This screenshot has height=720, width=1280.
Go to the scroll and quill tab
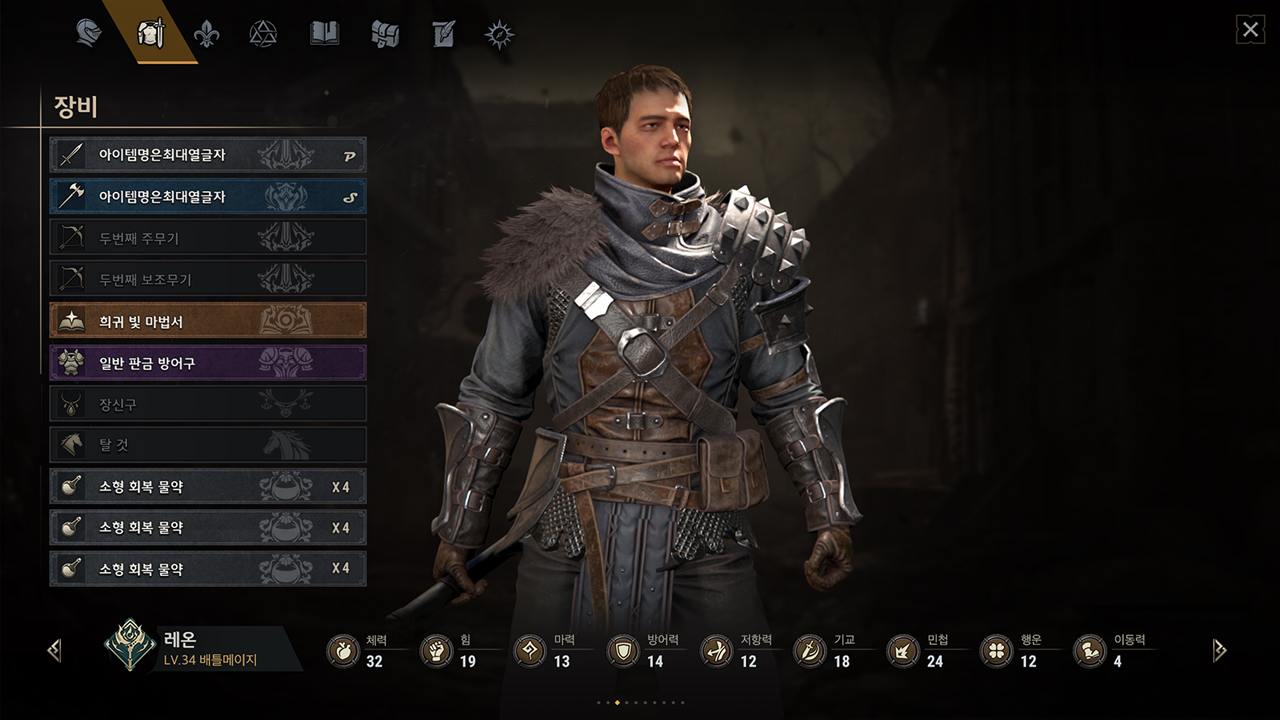tap(443, 34)
